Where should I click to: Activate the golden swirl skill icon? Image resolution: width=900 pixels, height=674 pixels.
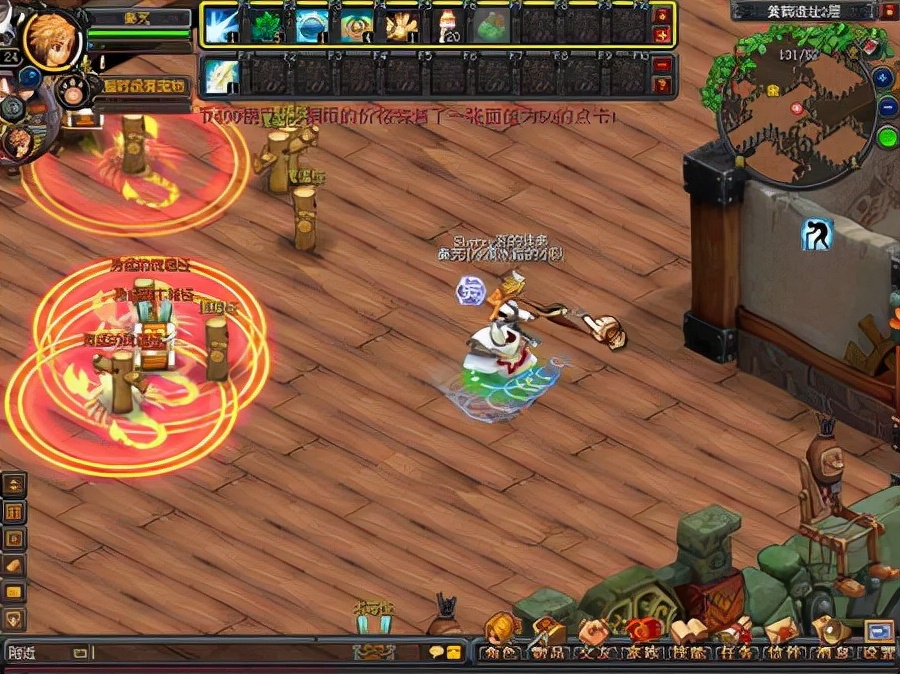coord(357,26)
